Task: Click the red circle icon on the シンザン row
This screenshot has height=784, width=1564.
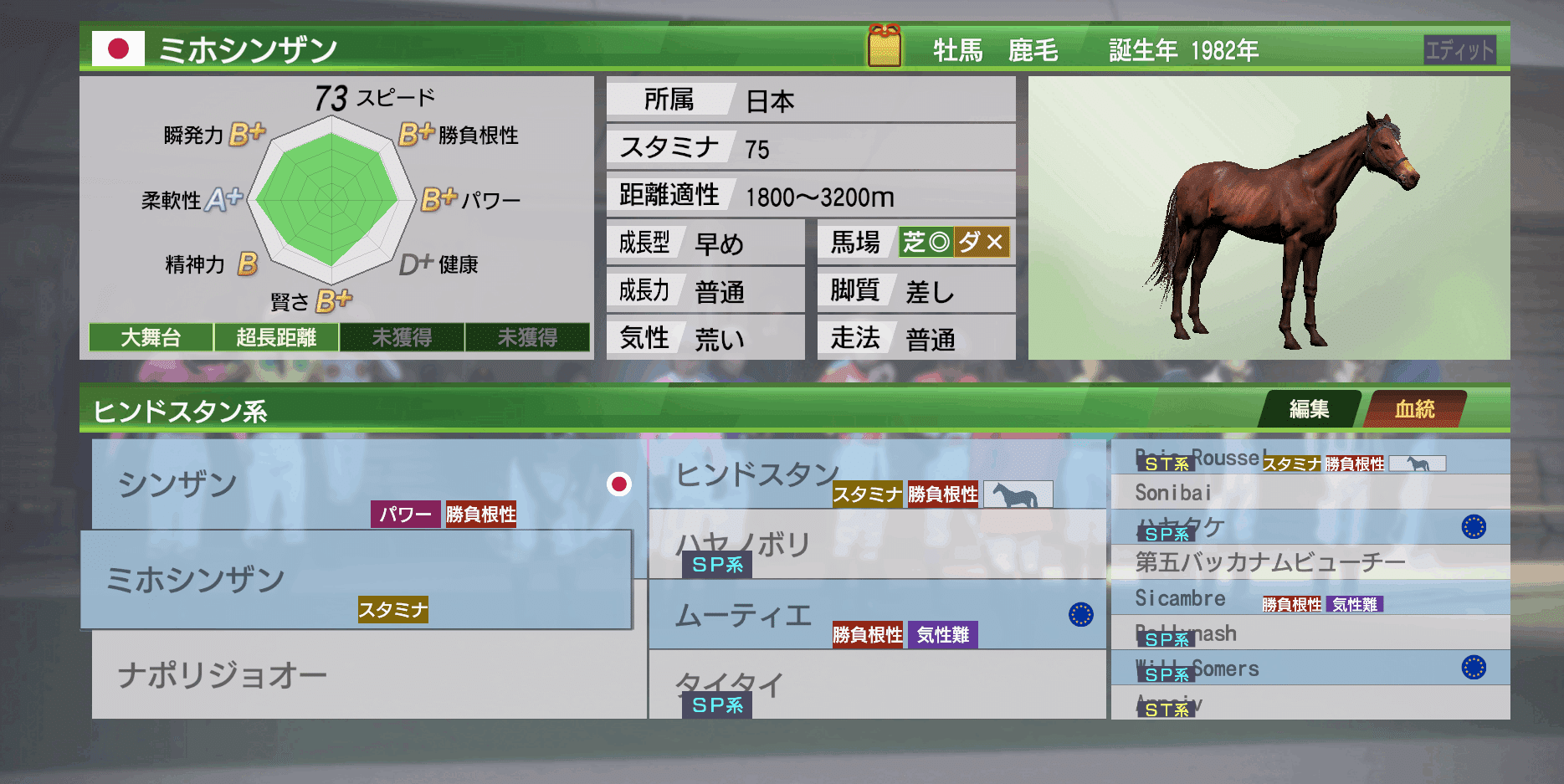Action: tap(620, 484)
